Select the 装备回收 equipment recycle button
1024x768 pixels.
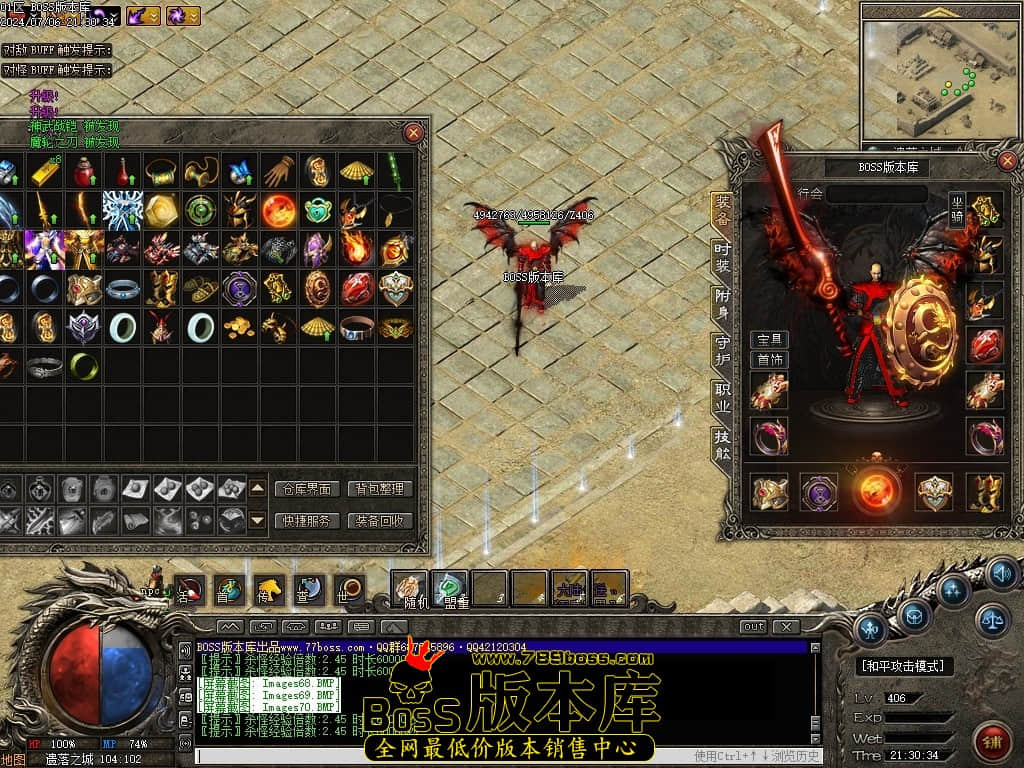380,520
